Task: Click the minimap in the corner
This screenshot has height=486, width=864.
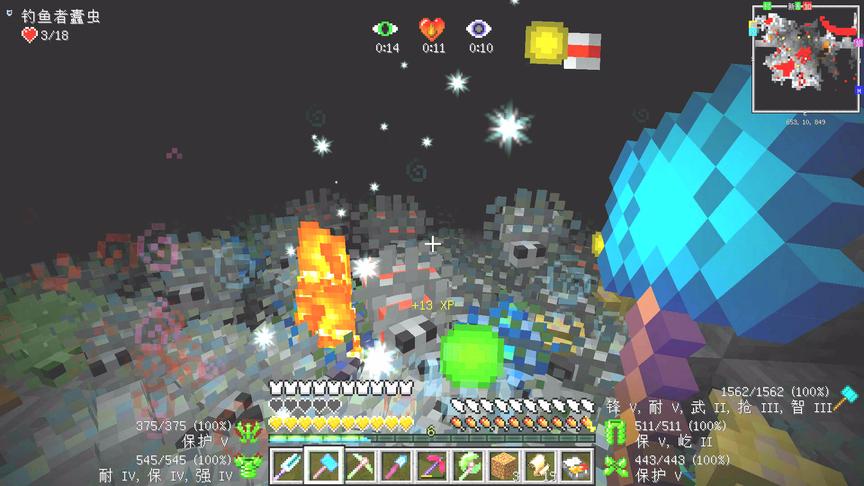Action: pyautogui.click(x=805, y=60)
